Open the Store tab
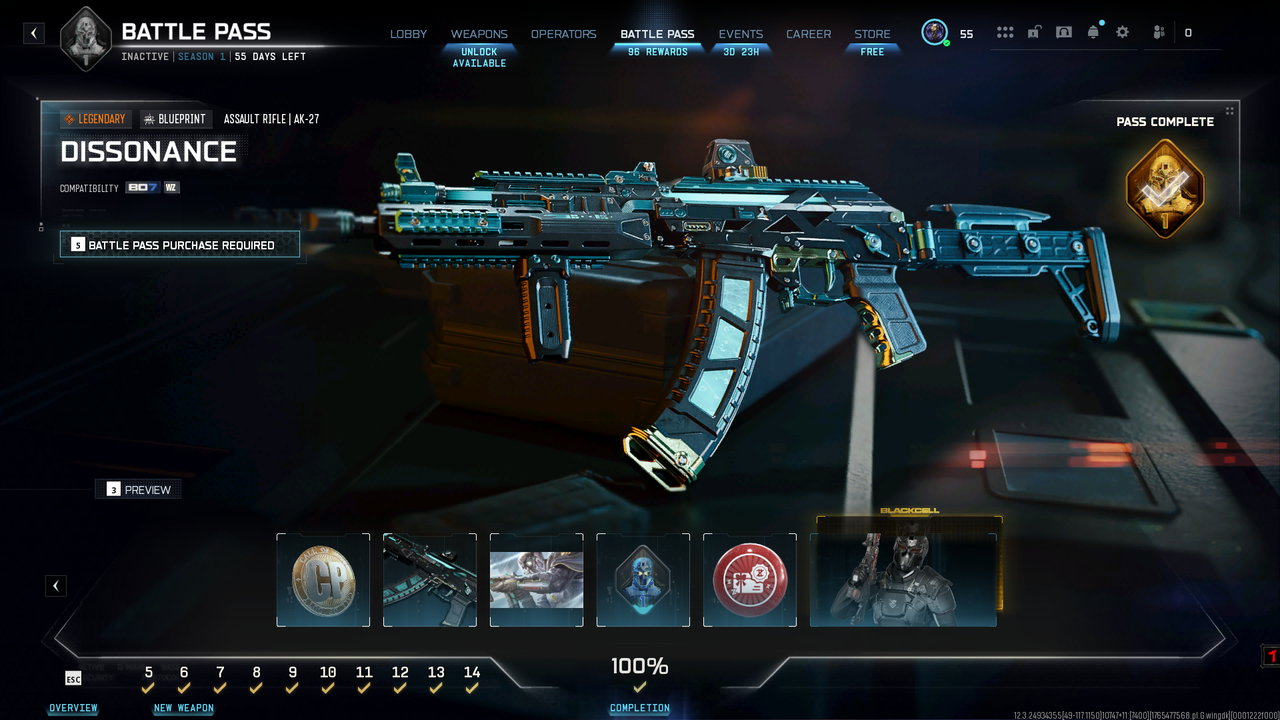The height and width of the screenshot is (720, 1280). pos(872,34)
